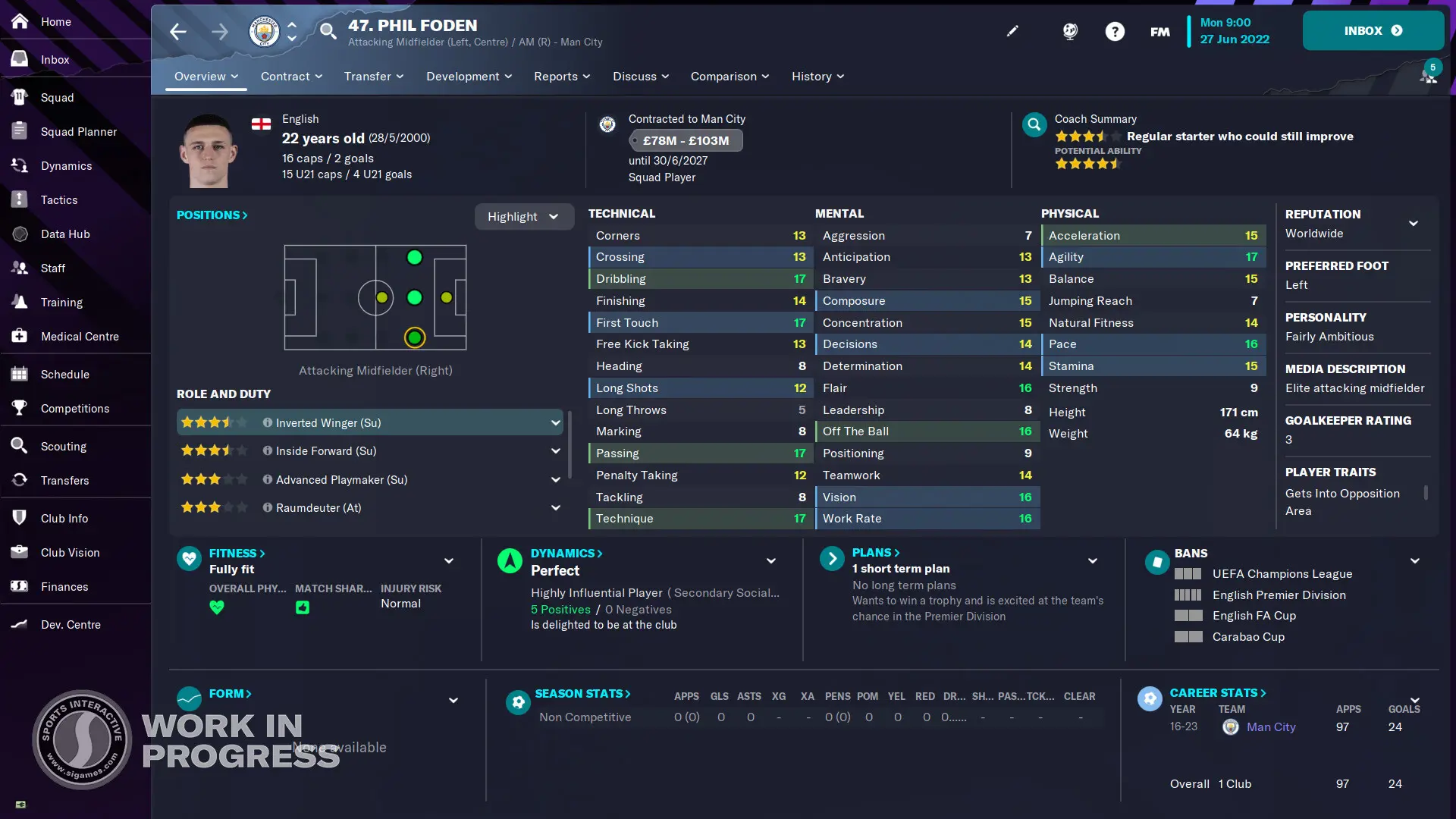1456x819 pixels.
Task: Open the Training section
Action: (61, 302)
